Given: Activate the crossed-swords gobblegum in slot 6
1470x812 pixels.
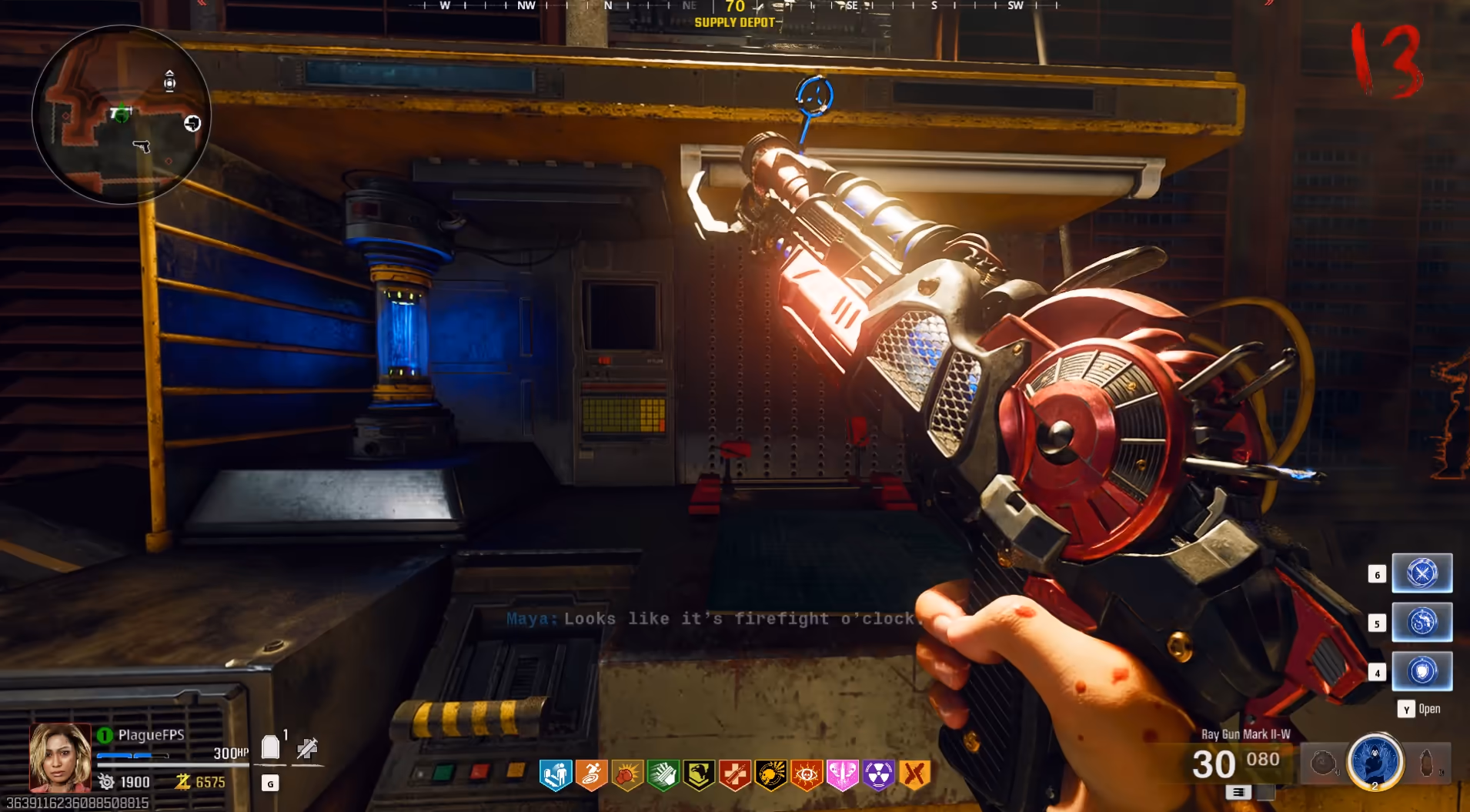Looking at the screenshot, I should [x=1422, y=573].
